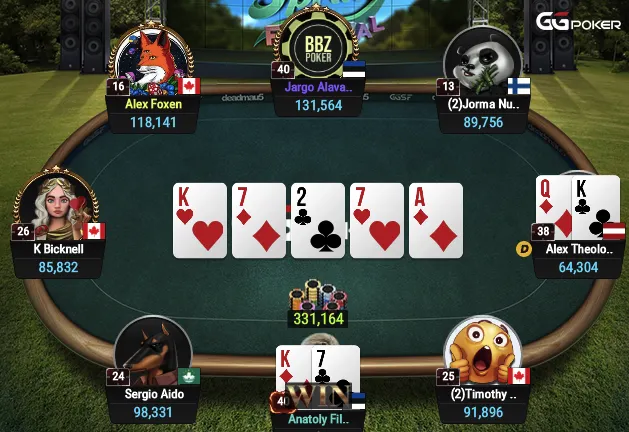Select Timothy's shocked emoji avatar
Image resolution: width=629 pixels, height=432 pixels.
[482, 350]
